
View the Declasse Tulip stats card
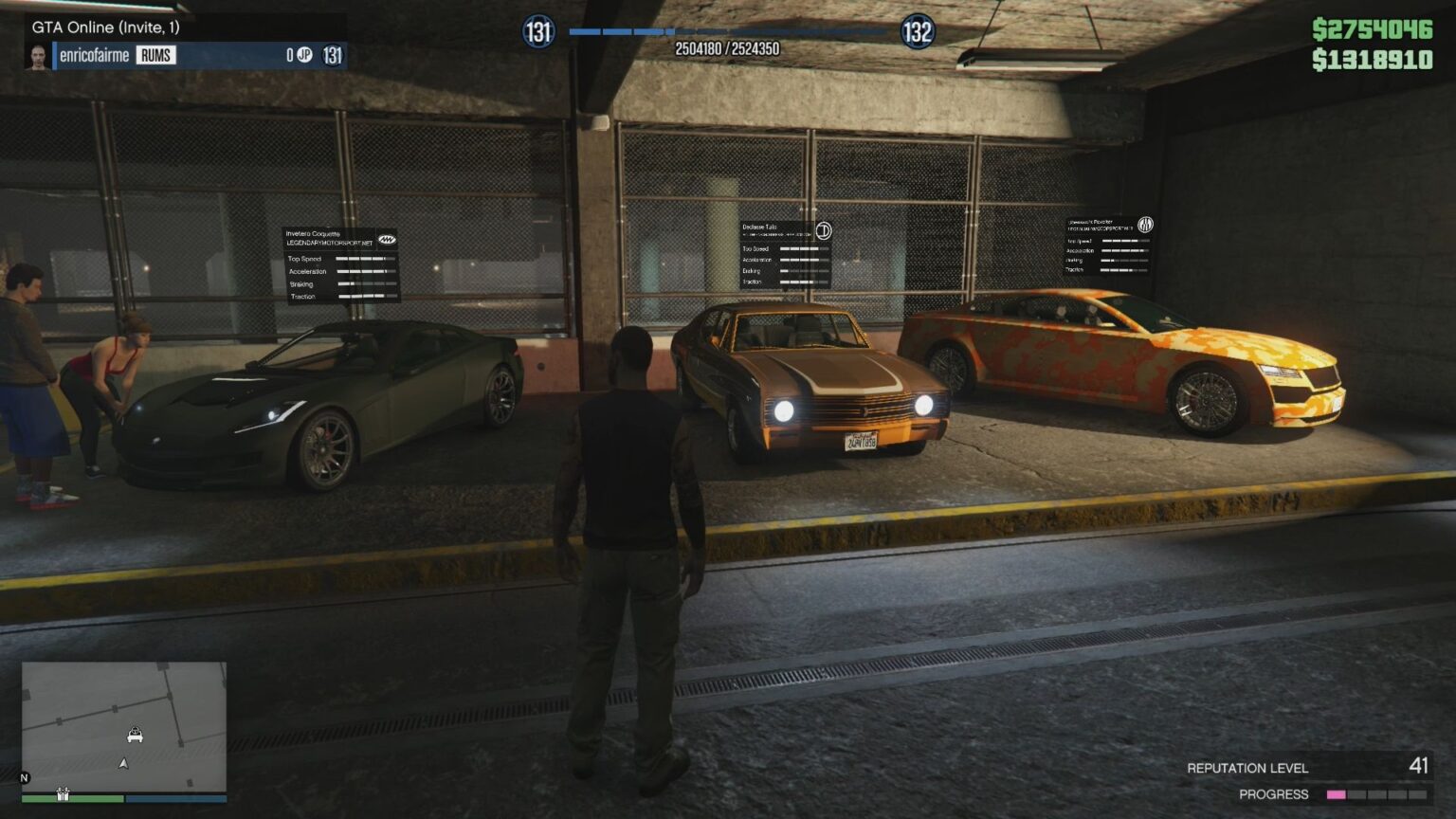click(x=786, y=254)
